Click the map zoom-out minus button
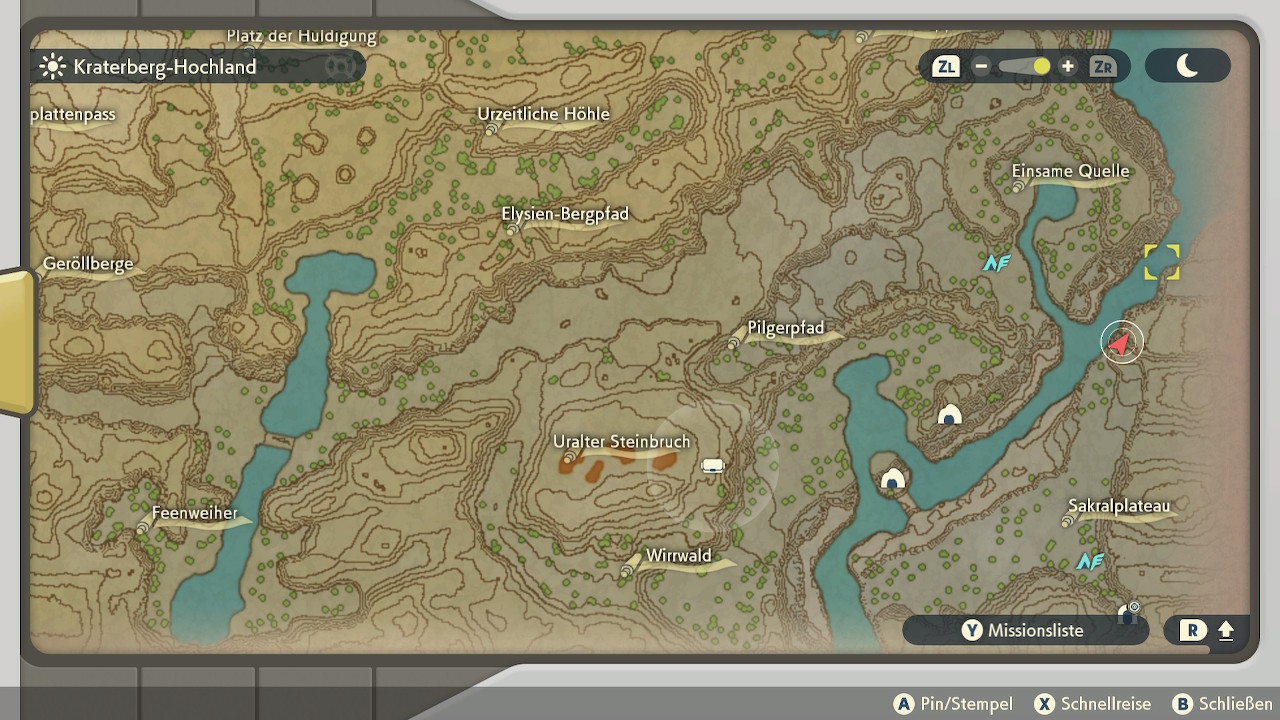Image resolution: width=1280 pixels, height=720 pixels. pyautogui.click(x=981, y=67)
